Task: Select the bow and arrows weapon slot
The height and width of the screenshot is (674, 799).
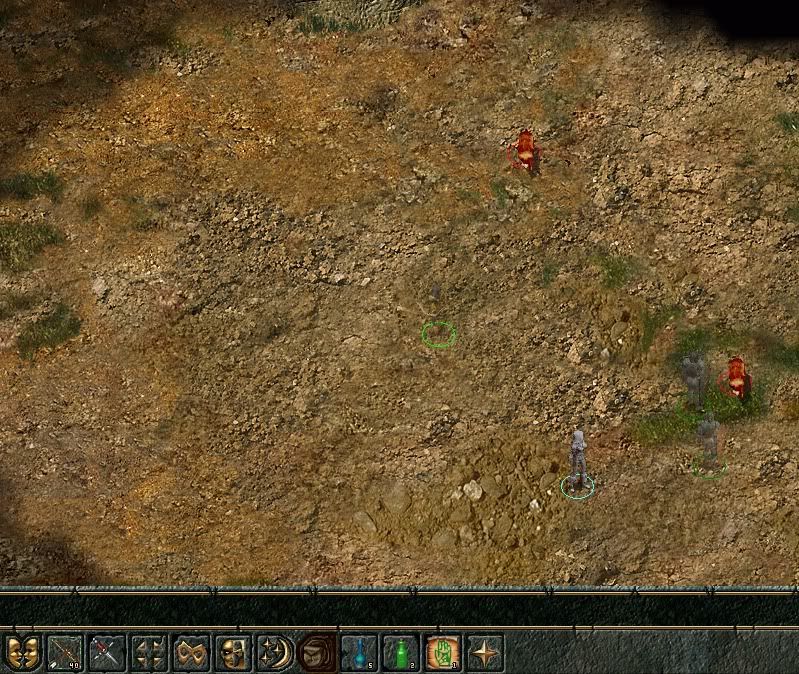Action: [x=64, y=653]
